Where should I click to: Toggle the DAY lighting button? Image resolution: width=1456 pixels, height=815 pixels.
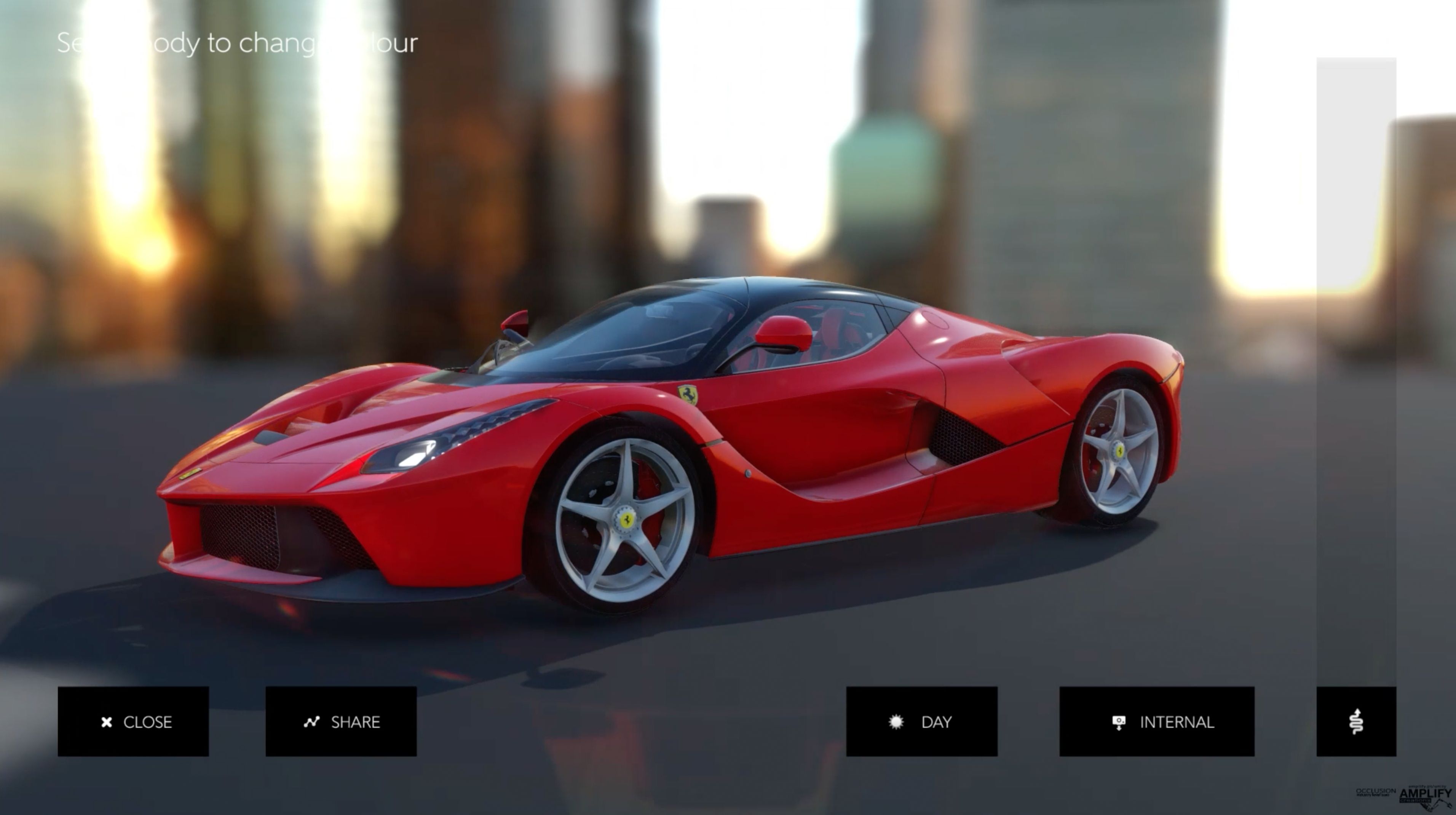click(921, 721)
